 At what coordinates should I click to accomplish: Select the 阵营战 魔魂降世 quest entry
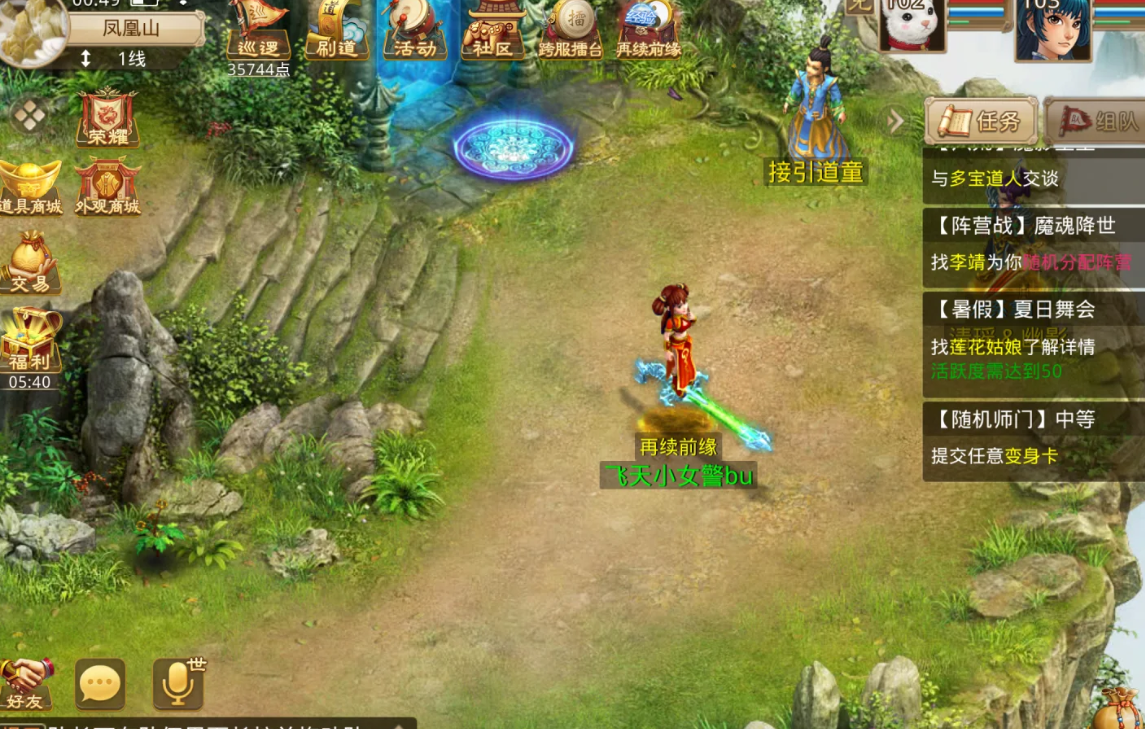pyautogui.click(x=1031, y=243)
